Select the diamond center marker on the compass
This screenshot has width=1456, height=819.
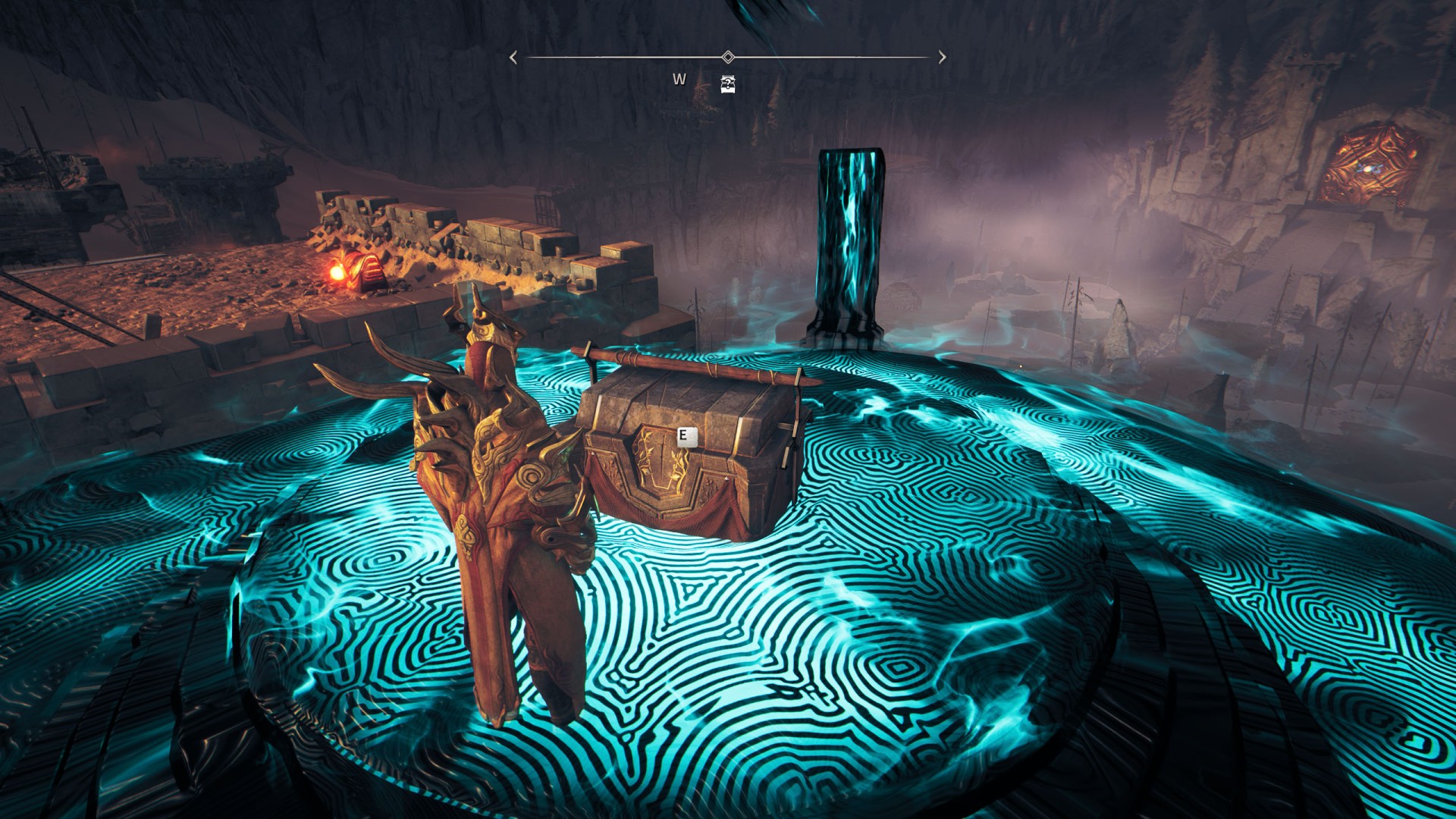tap(728, 57)
